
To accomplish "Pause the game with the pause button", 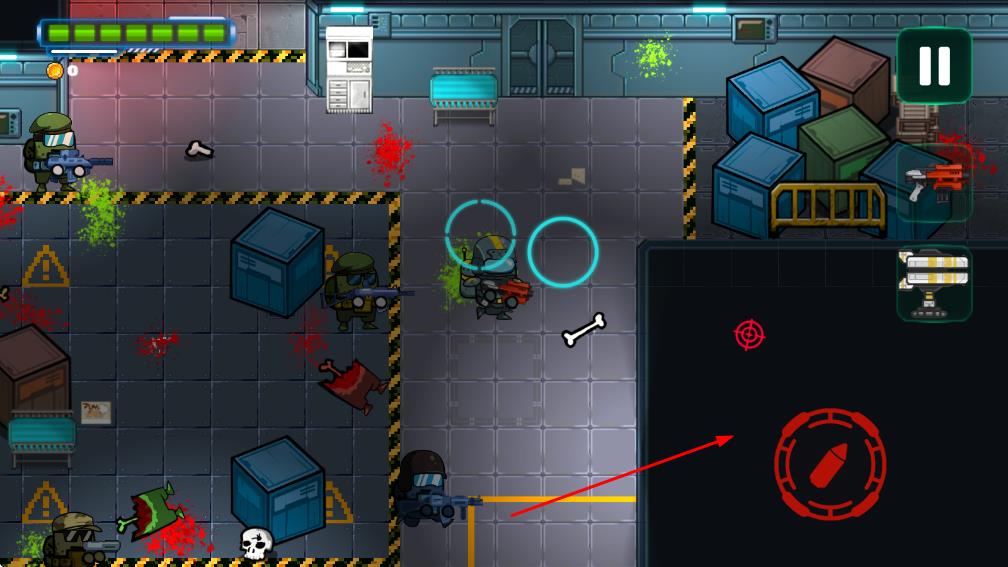I will (x=934, y=65).
